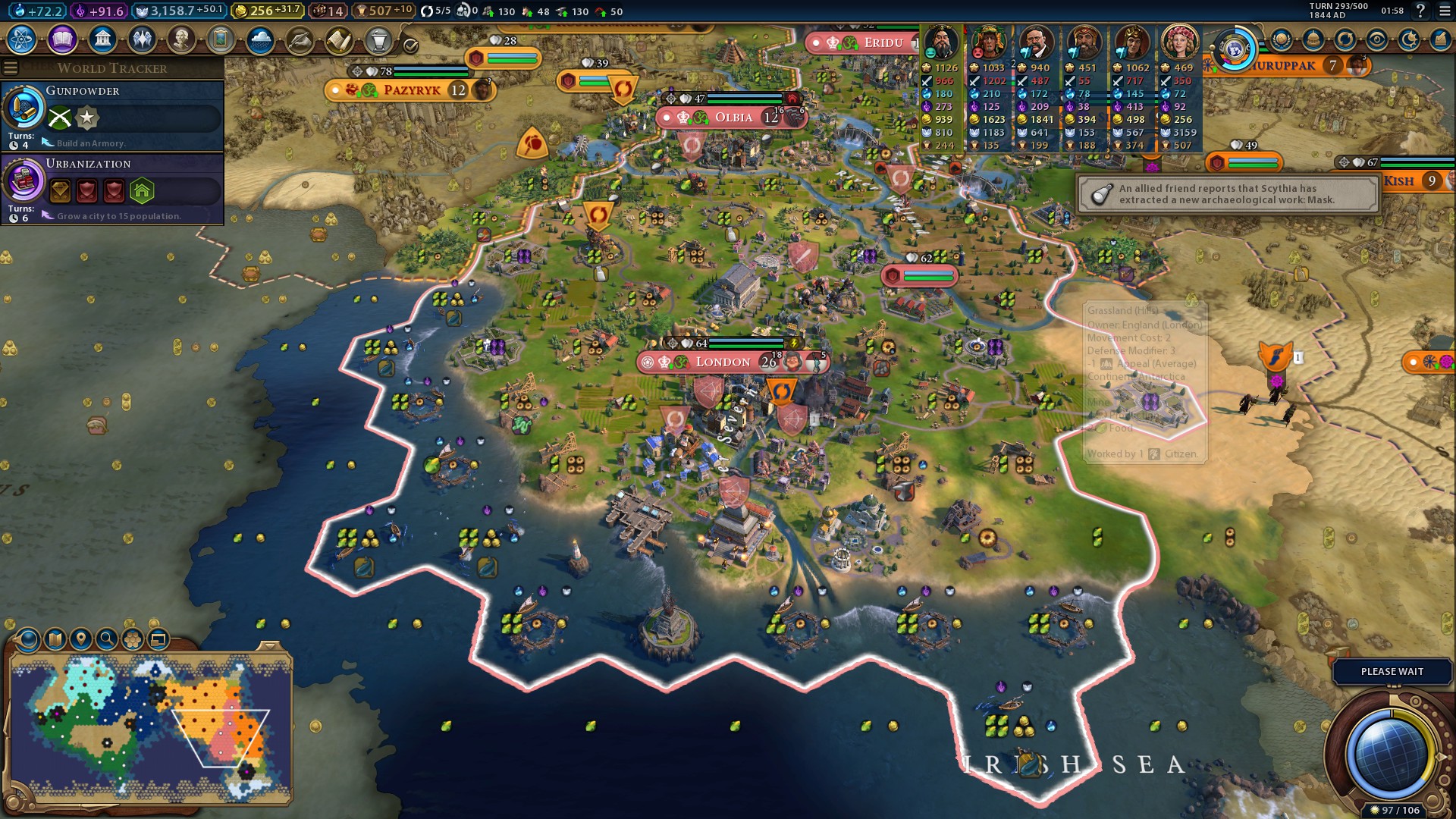Open the Civics tree book icon
This screenshot has height=819, width=1456.
tap(62, 39)
